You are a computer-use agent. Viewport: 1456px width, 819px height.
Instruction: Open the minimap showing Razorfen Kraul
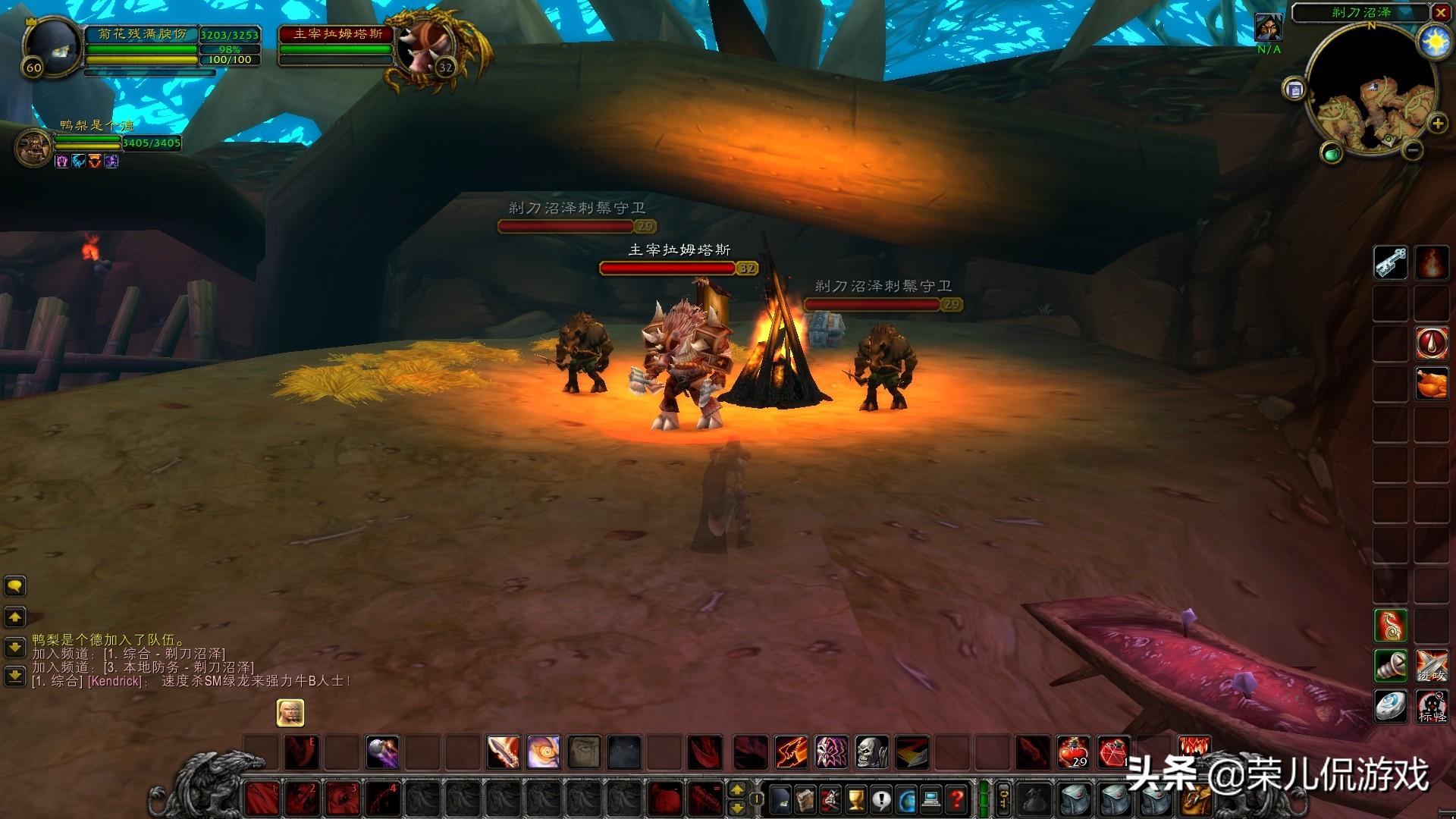click(1372, 96)
